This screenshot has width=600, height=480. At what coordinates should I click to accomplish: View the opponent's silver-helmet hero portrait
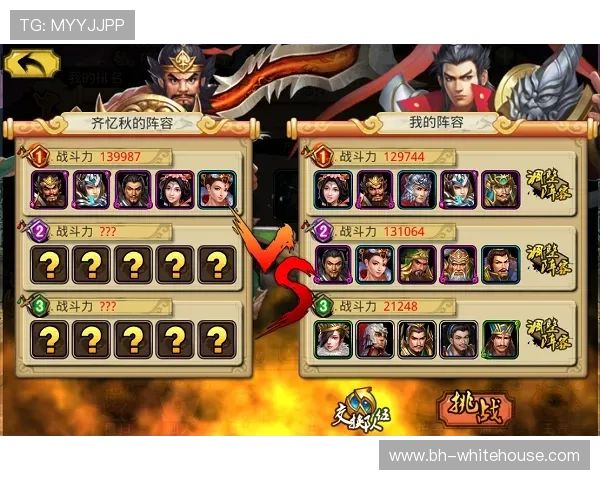[91, 189]
